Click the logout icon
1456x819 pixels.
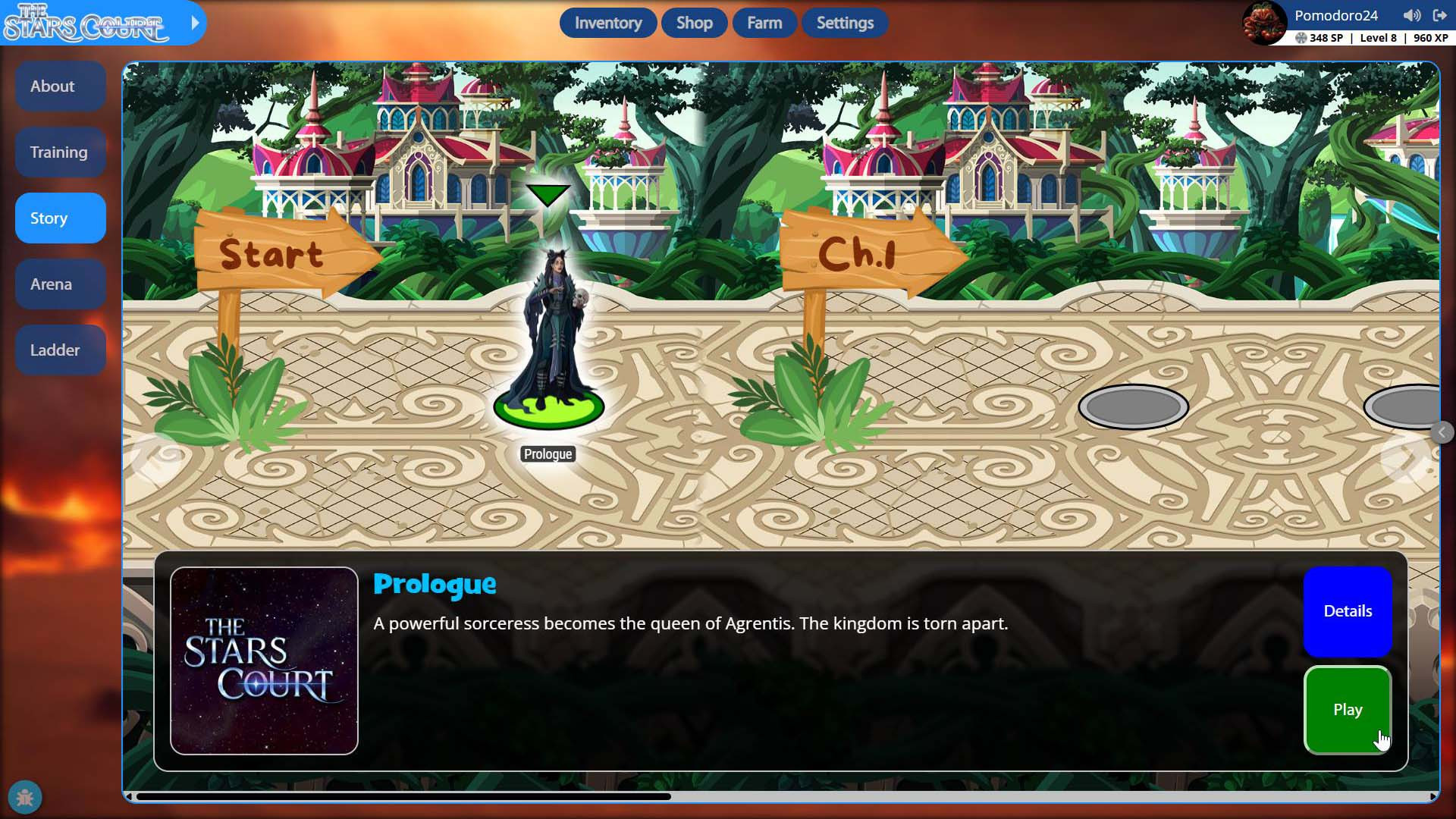pyautogui.click(x=1439, y=15)
